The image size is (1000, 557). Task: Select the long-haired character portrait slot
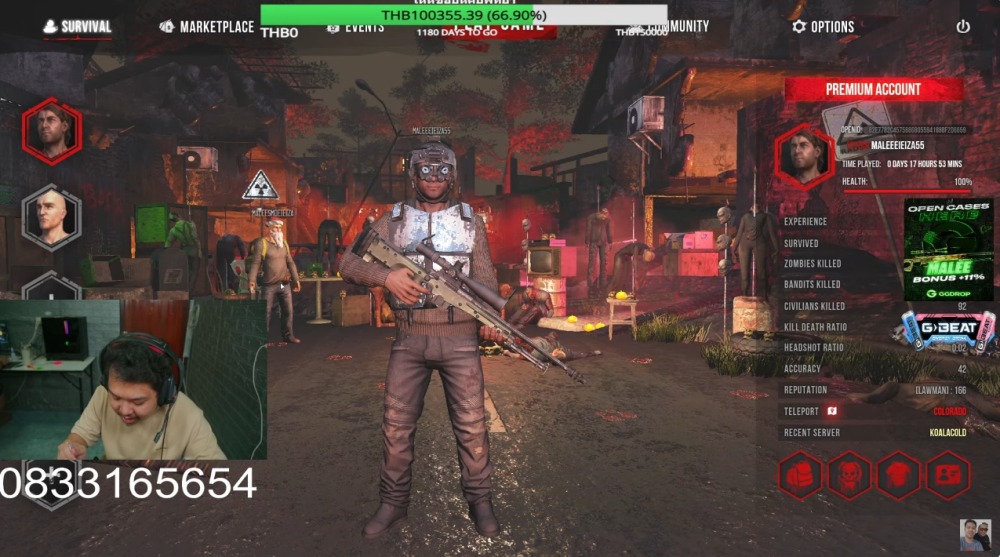(x=51, y=131)
